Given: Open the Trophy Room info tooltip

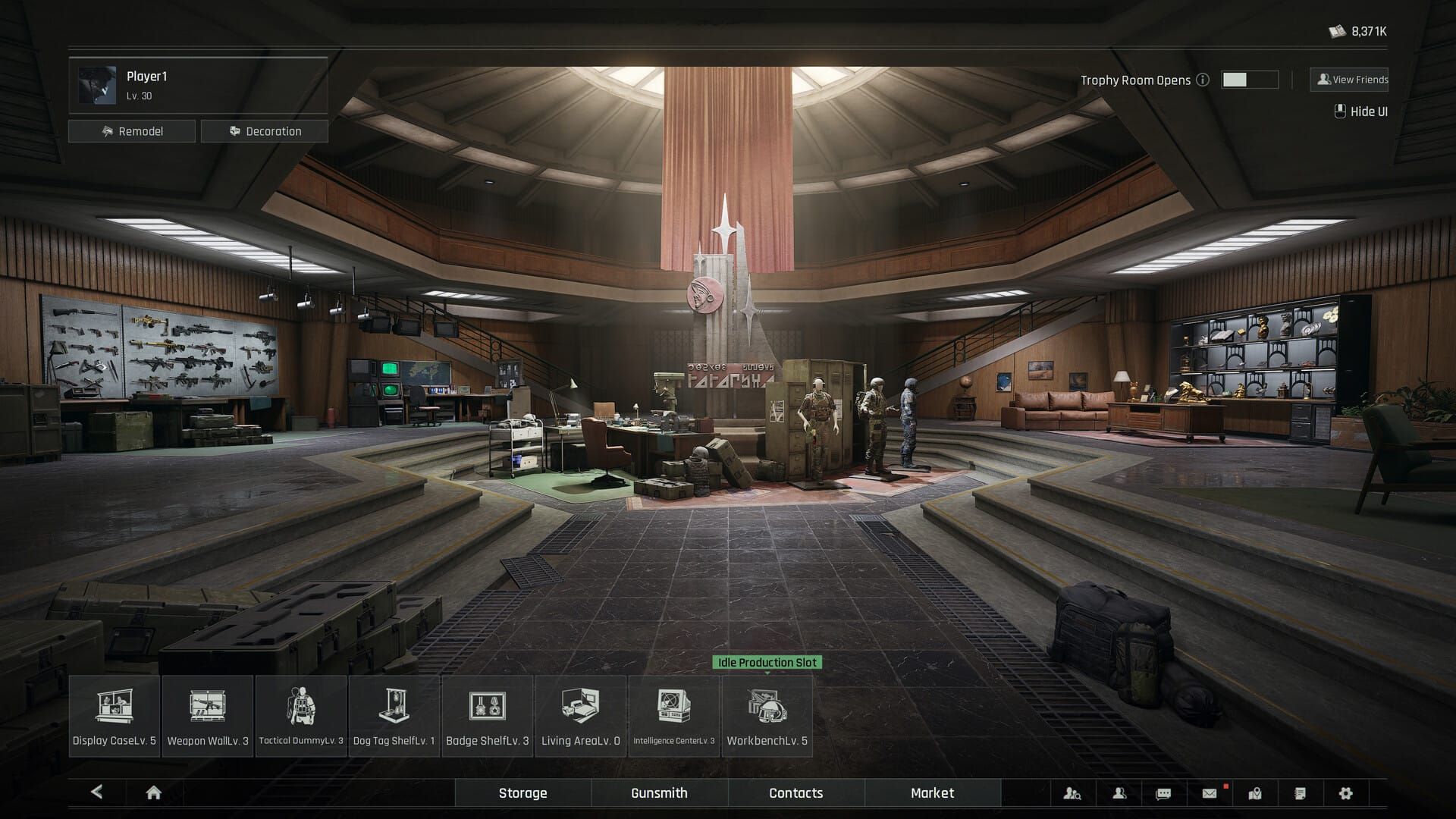Looking at the screenshot, I should [1203, 79].
